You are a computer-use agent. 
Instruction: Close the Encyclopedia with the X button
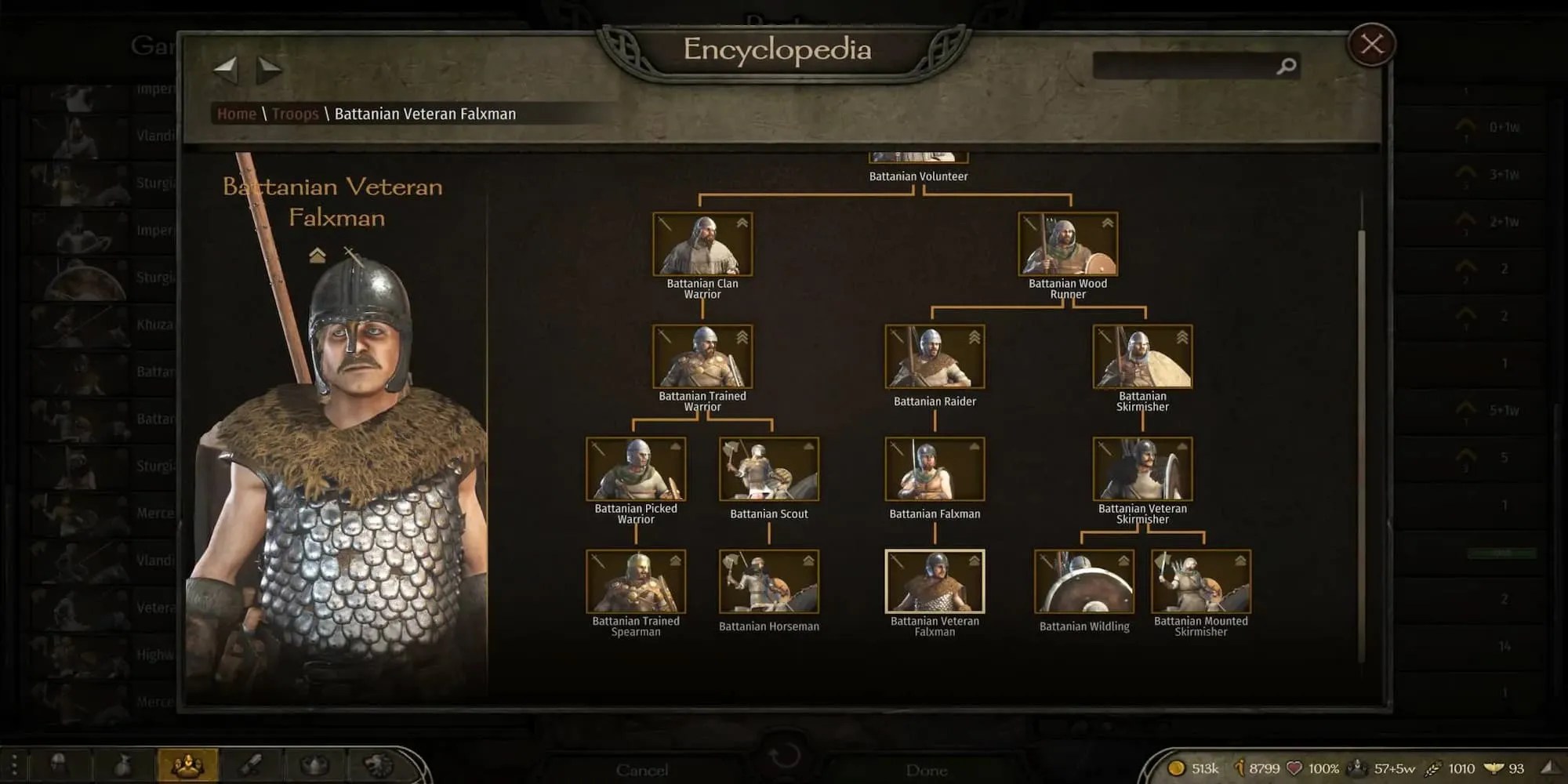point(1370,45)
